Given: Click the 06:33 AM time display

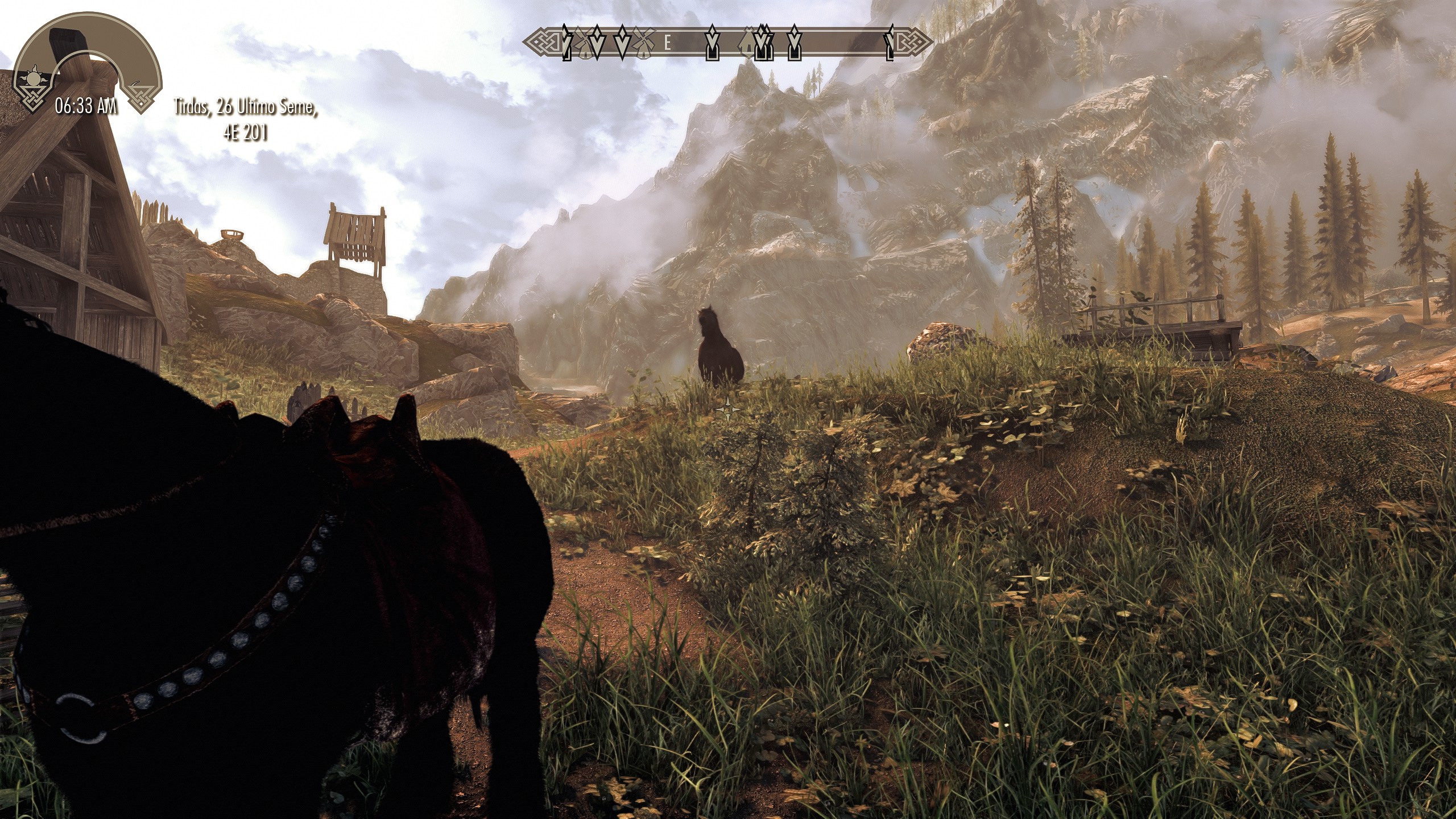Looking at the screenshot, I should tap(85, 105).
